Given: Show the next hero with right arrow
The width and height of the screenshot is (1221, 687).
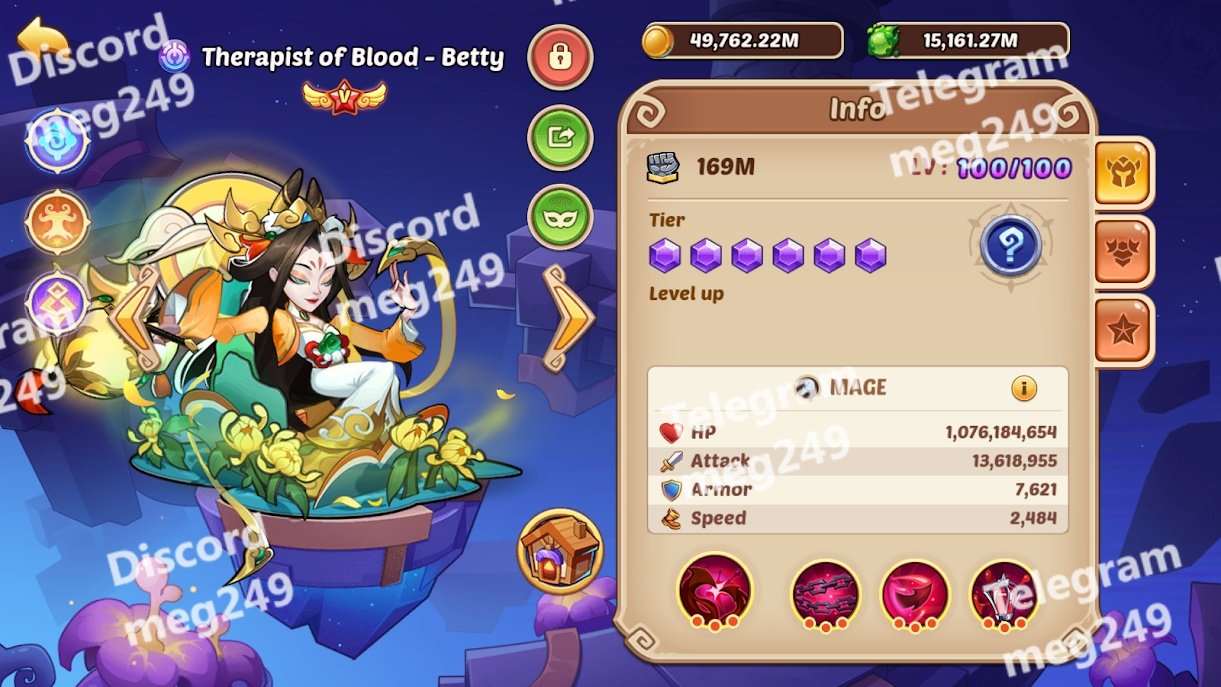Looking at the screenshot, I should pos(568,317).
